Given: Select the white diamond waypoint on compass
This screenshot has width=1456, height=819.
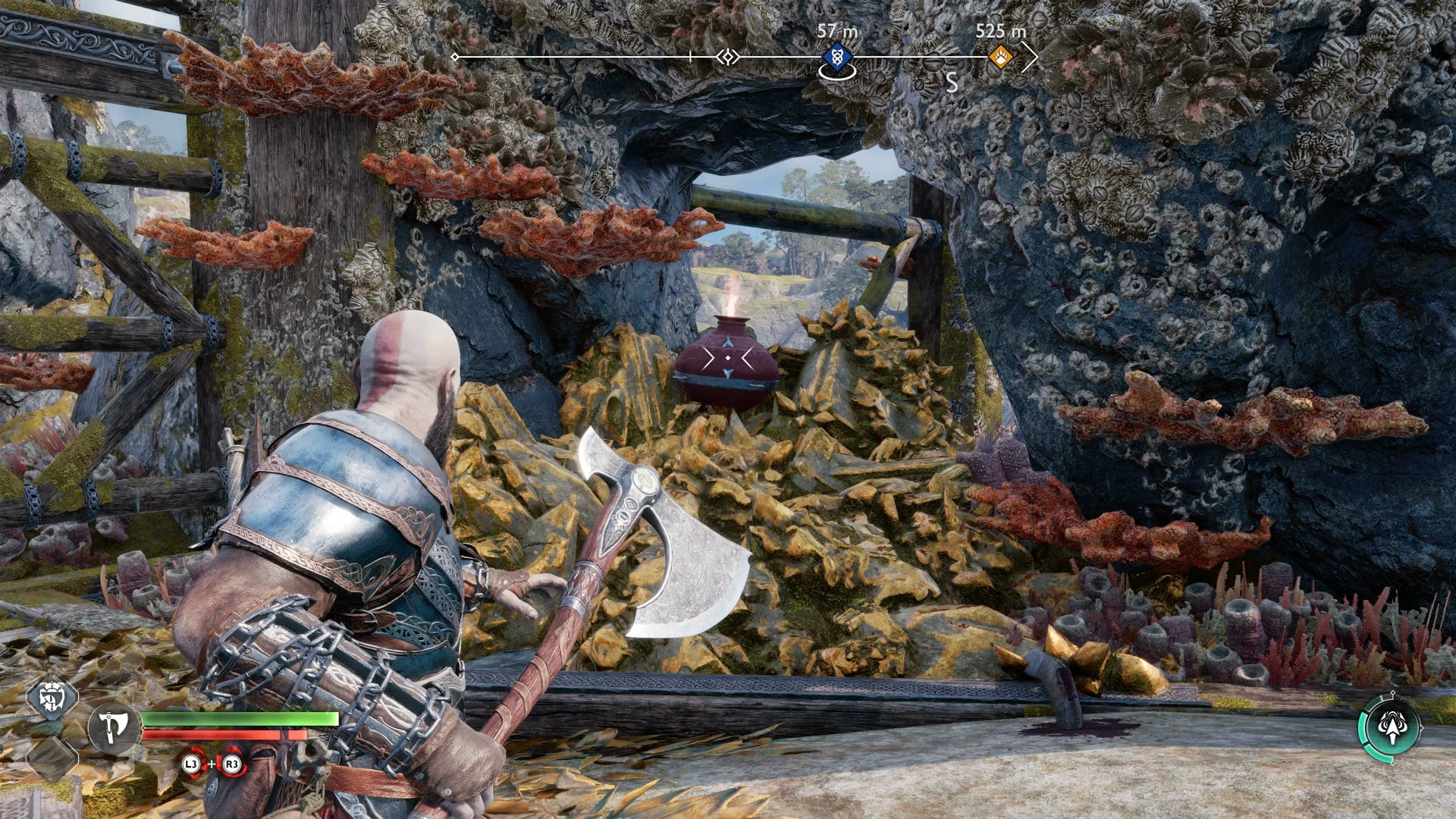Looking at the screenshot, I should 728,57.
